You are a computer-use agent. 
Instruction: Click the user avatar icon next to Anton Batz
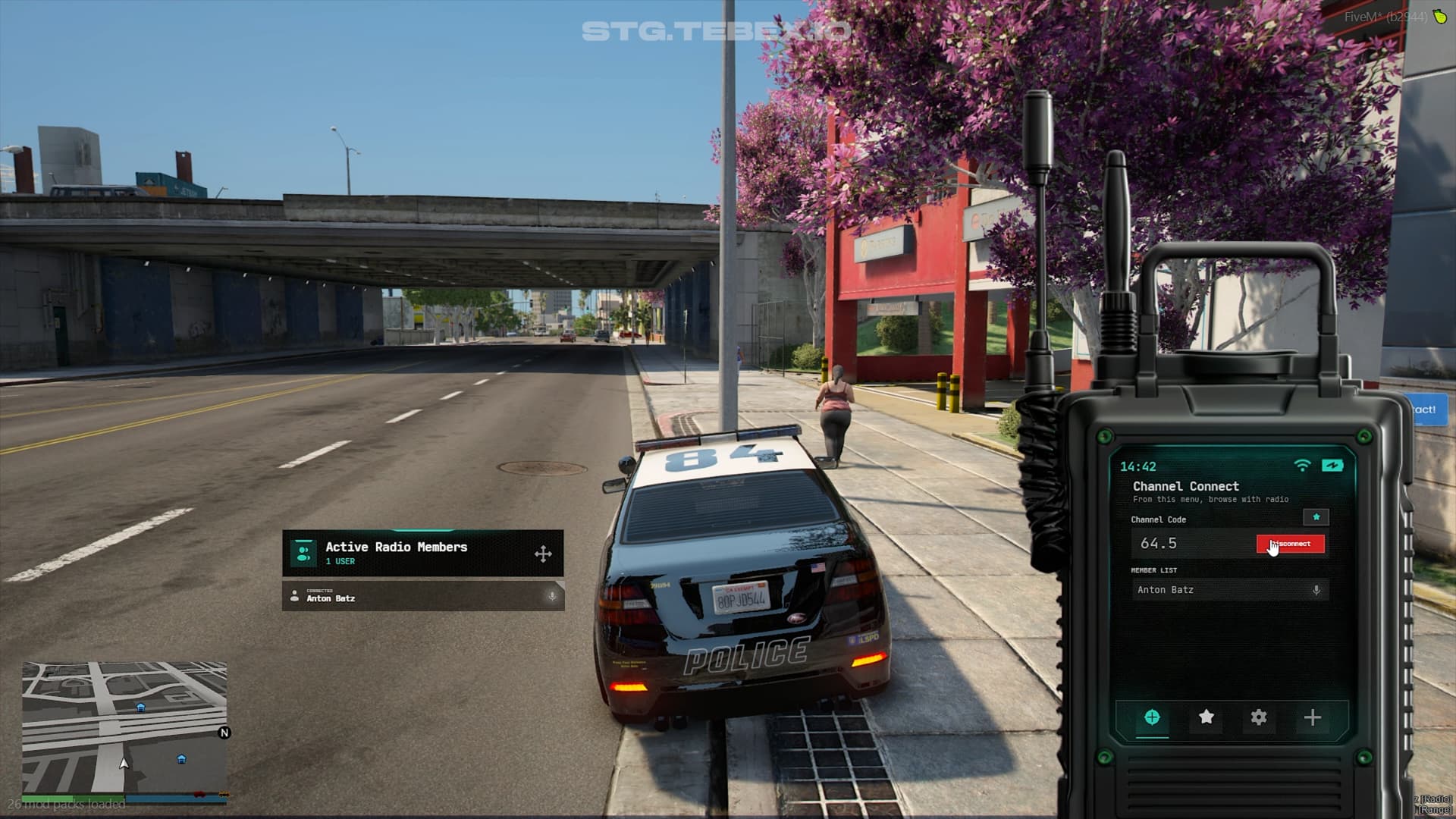coord(294,597)
